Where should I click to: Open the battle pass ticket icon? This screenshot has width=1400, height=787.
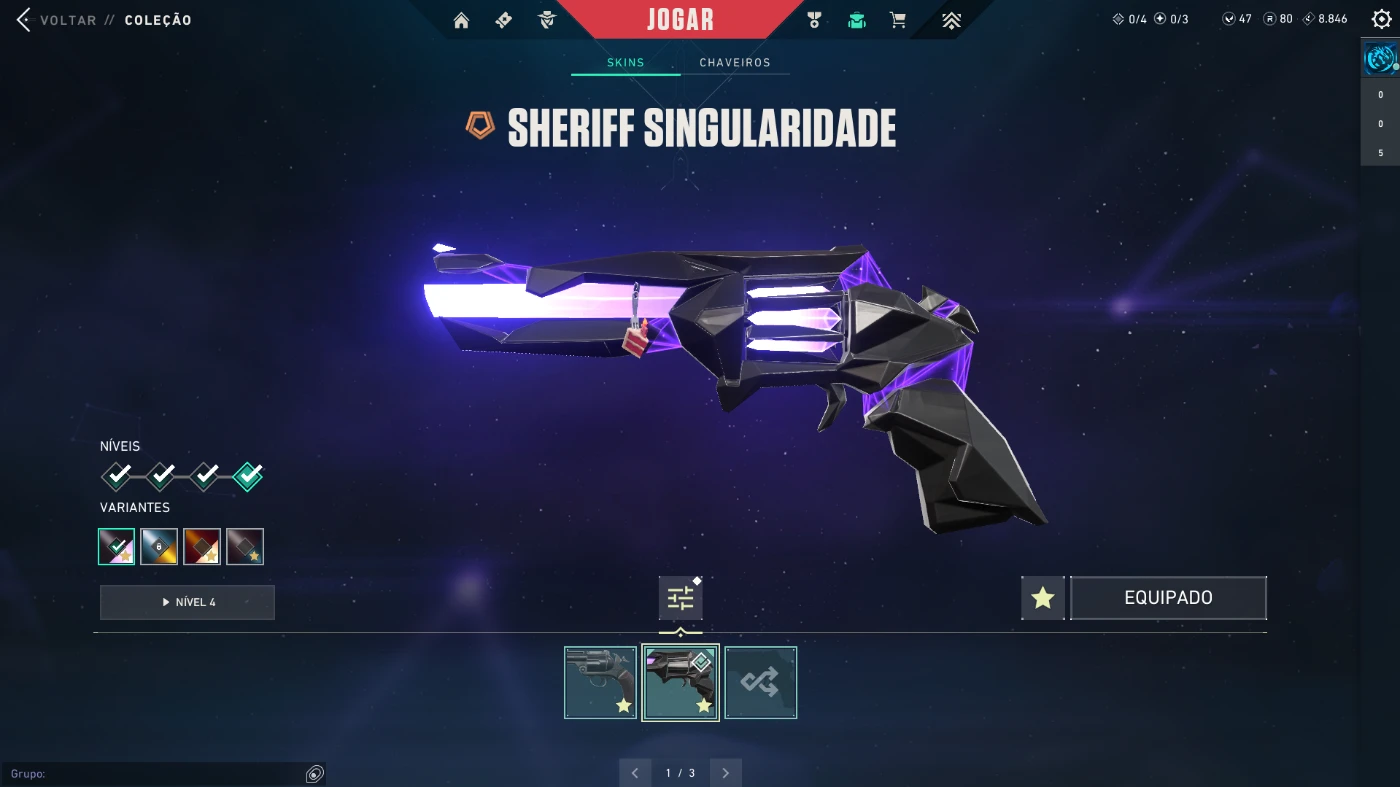tap(504, 20)
